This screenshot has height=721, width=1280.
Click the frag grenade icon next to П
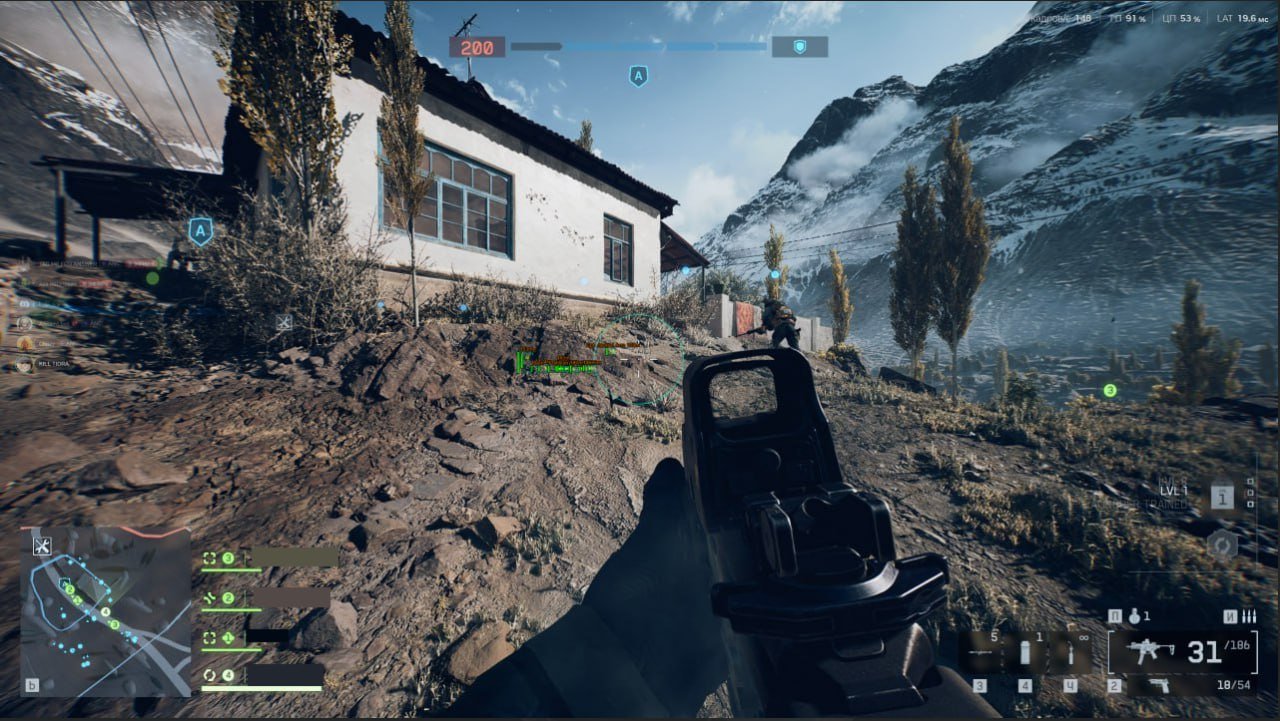[1135, 617]
